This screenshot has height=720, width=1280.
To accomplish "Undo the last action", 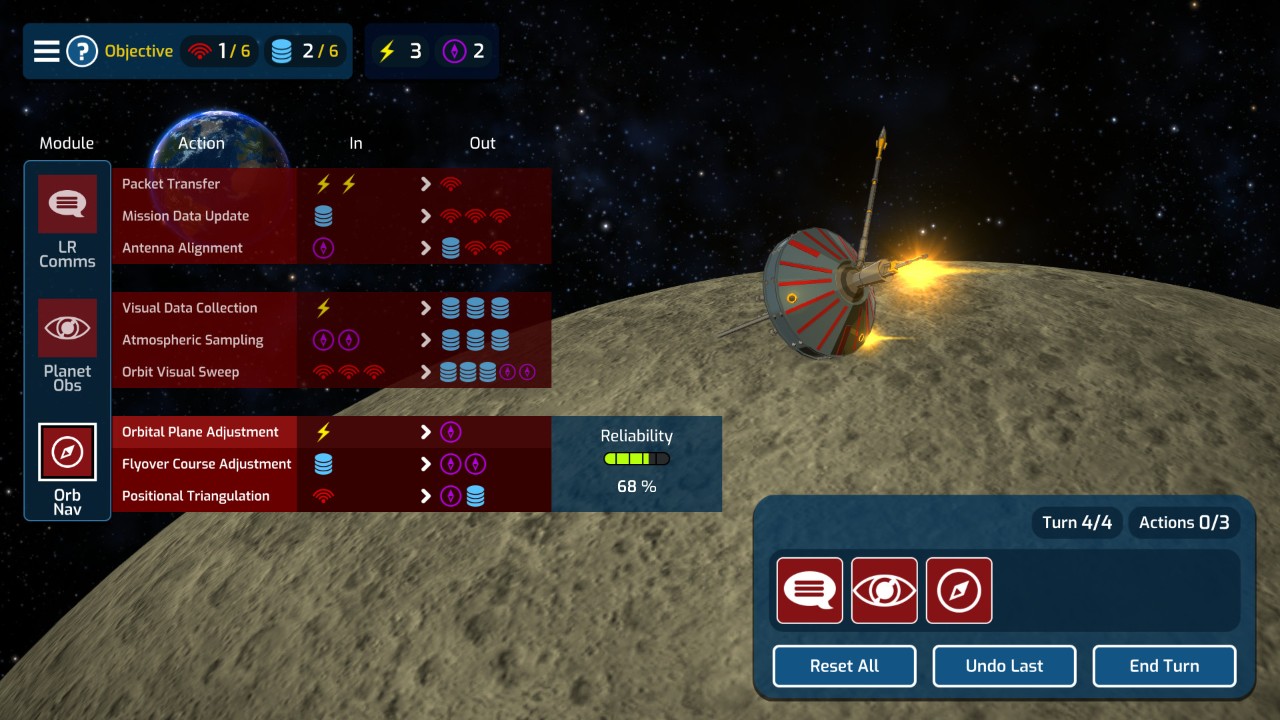I will coord(1004,666).
